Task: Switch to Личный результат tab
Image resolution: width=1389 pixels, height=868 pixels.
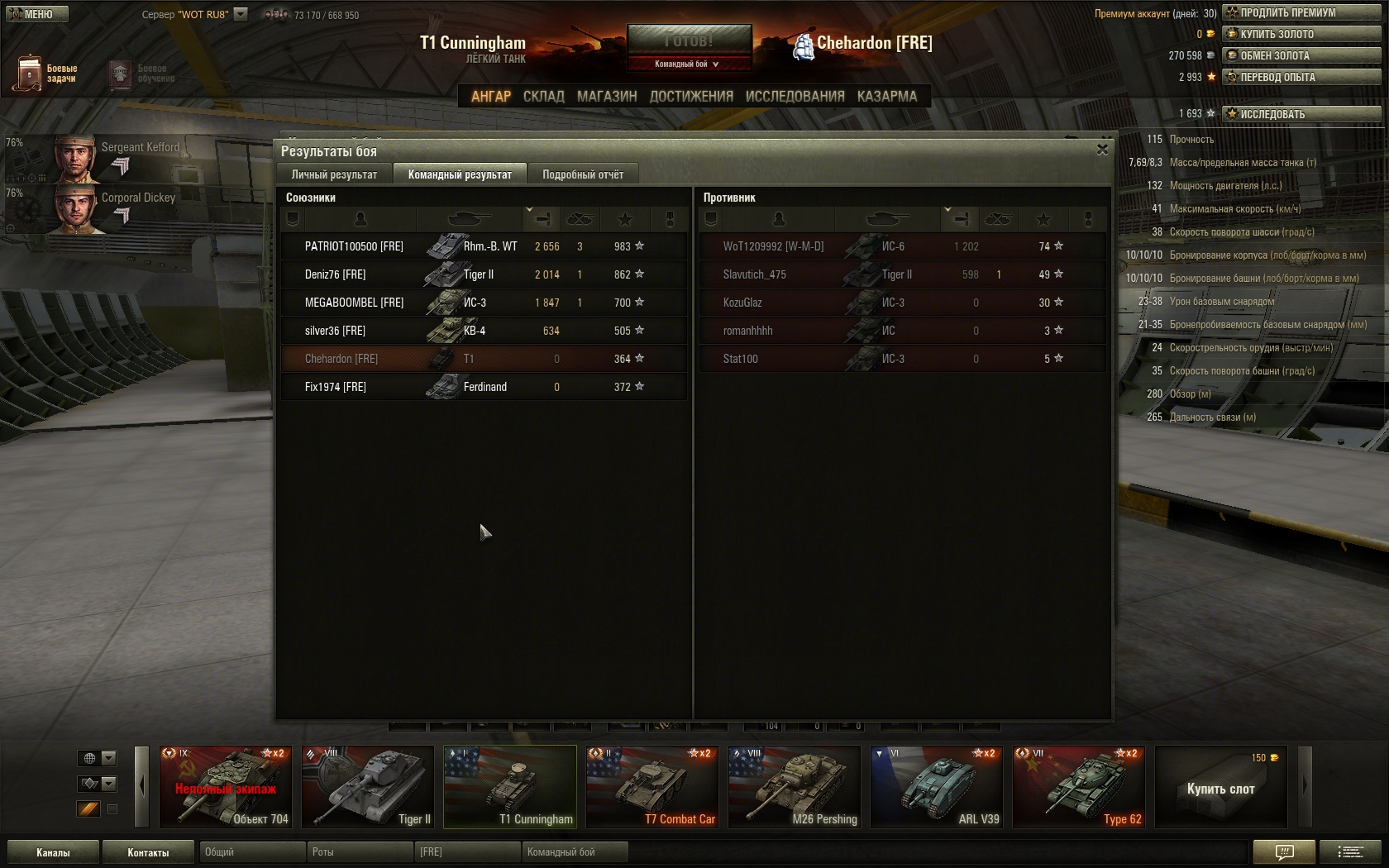Action: coord(334,174)
